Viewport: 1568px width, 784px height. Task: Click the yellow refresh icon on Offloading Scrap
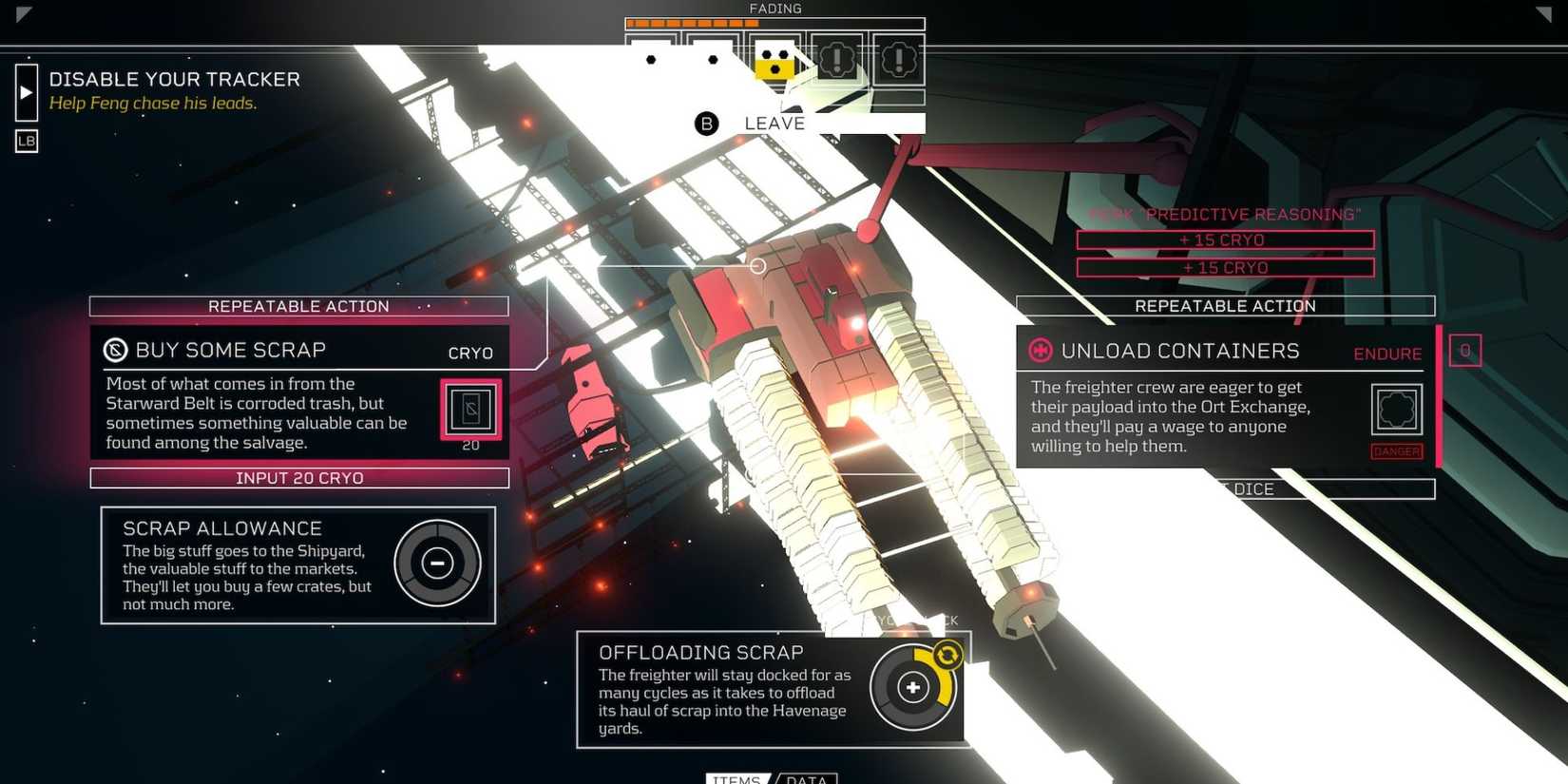coord(947,653)
